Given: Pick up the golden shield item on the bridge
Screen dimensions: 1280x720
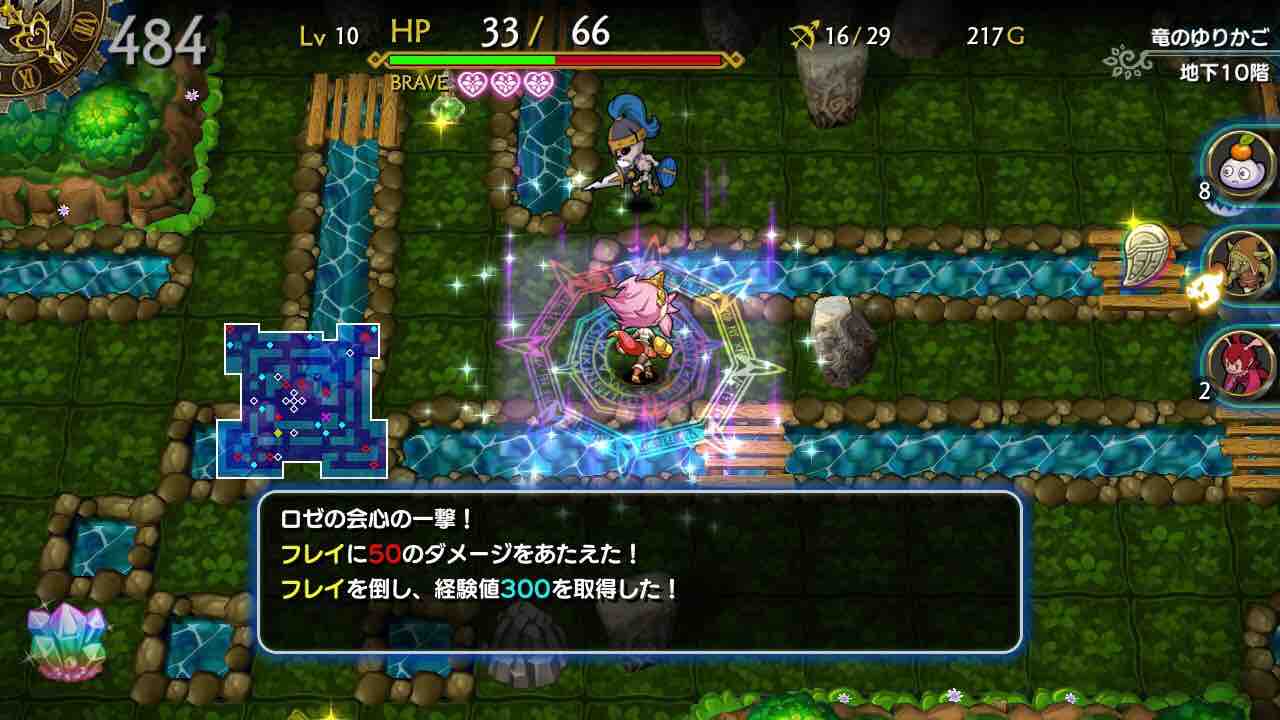Looking at the screenshot, I should pos(1146,253).
